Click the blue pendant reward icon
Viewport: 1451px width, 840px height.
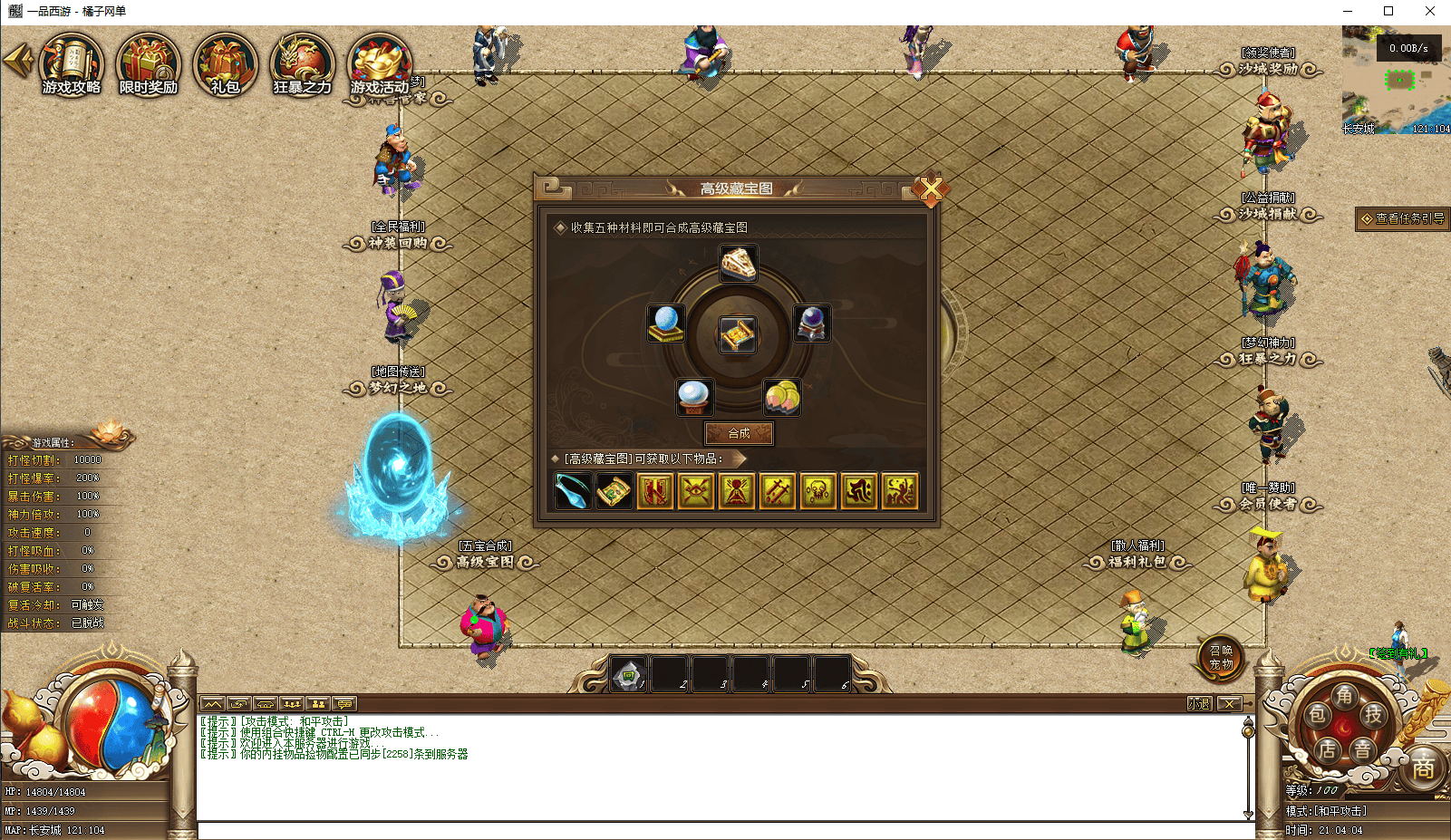(x=573, y=491)
